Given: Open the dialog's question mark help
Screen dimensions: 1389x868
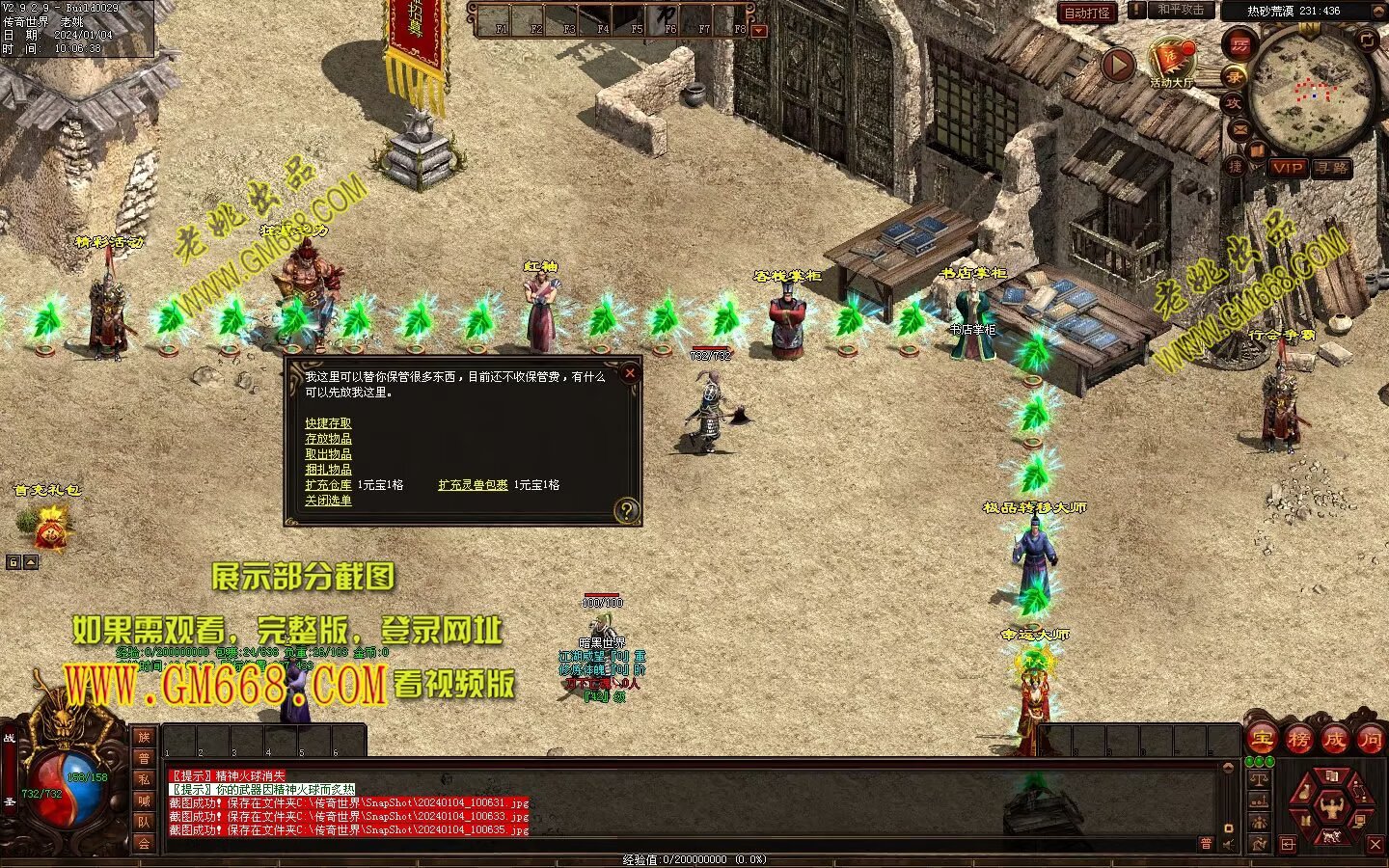Looking at the screenshot, I should click(x=627, y=510).
